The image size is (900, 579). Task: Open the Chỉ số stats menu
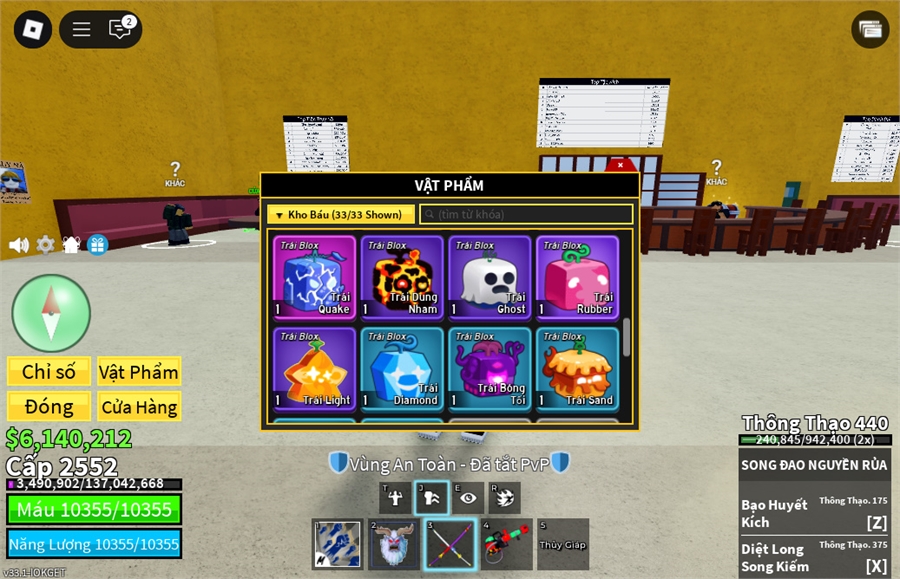(x=49, y=372)
